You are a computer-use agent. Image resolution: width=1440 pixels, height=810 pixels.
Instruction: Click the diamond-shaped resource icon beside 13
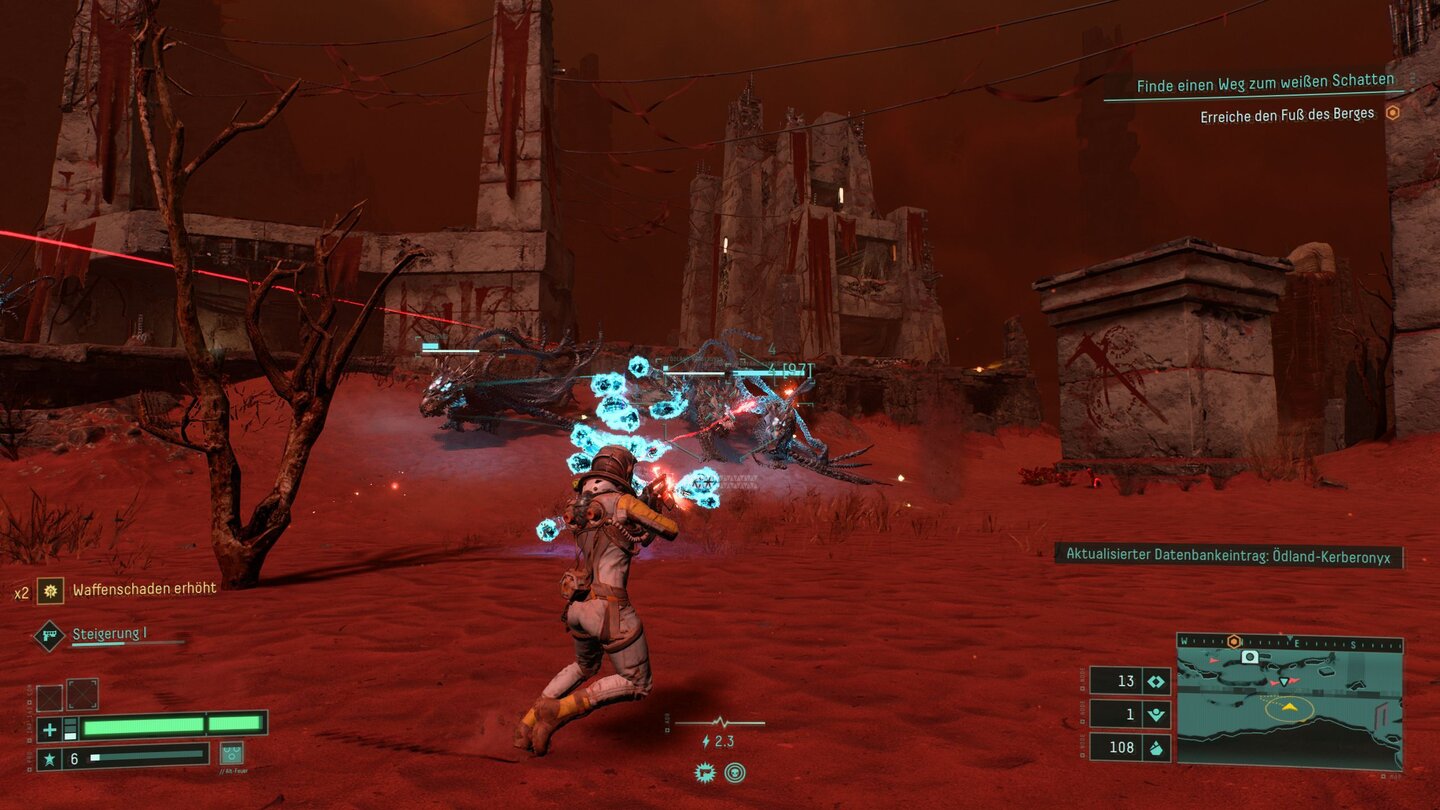pyautogui.click(x=1156, y=681)
